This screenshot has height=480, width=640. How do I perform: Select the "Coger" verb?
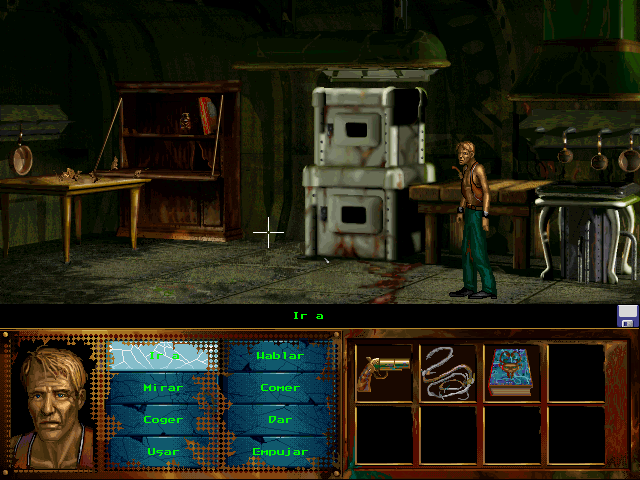coord(163,419)
